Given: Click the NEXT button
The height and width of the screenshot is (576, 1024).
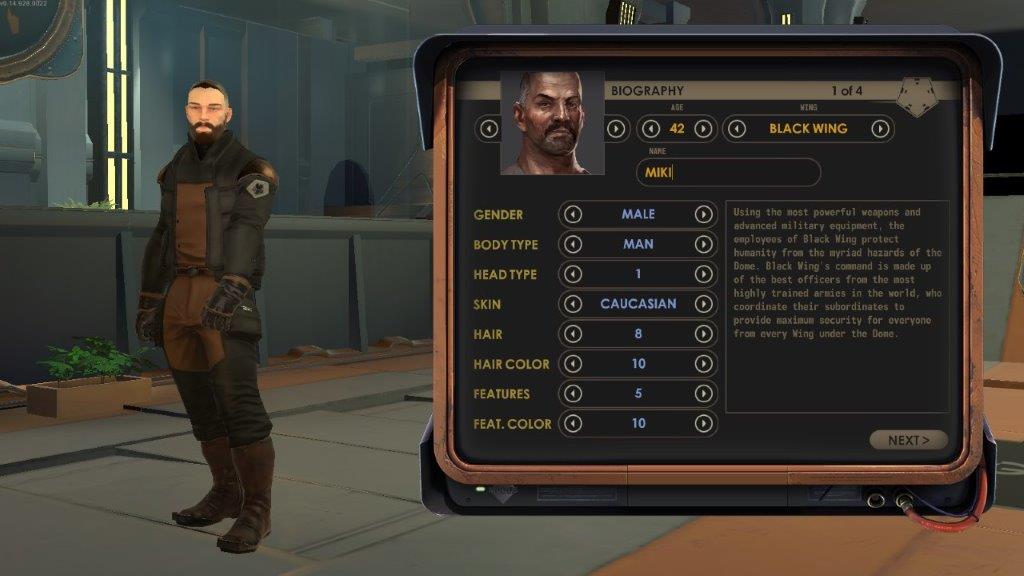Looking at the screenshot, I should pos(908,440).
